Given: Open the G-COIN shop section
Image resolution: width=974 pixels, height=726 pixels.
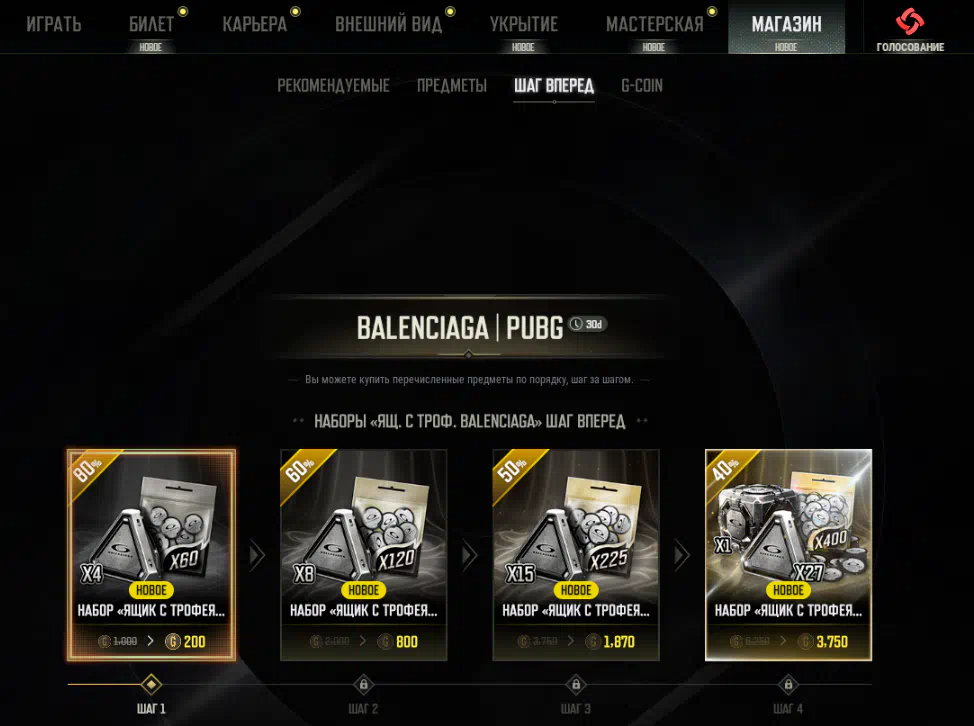Looking at the screenshot, I should pos(642,86).
